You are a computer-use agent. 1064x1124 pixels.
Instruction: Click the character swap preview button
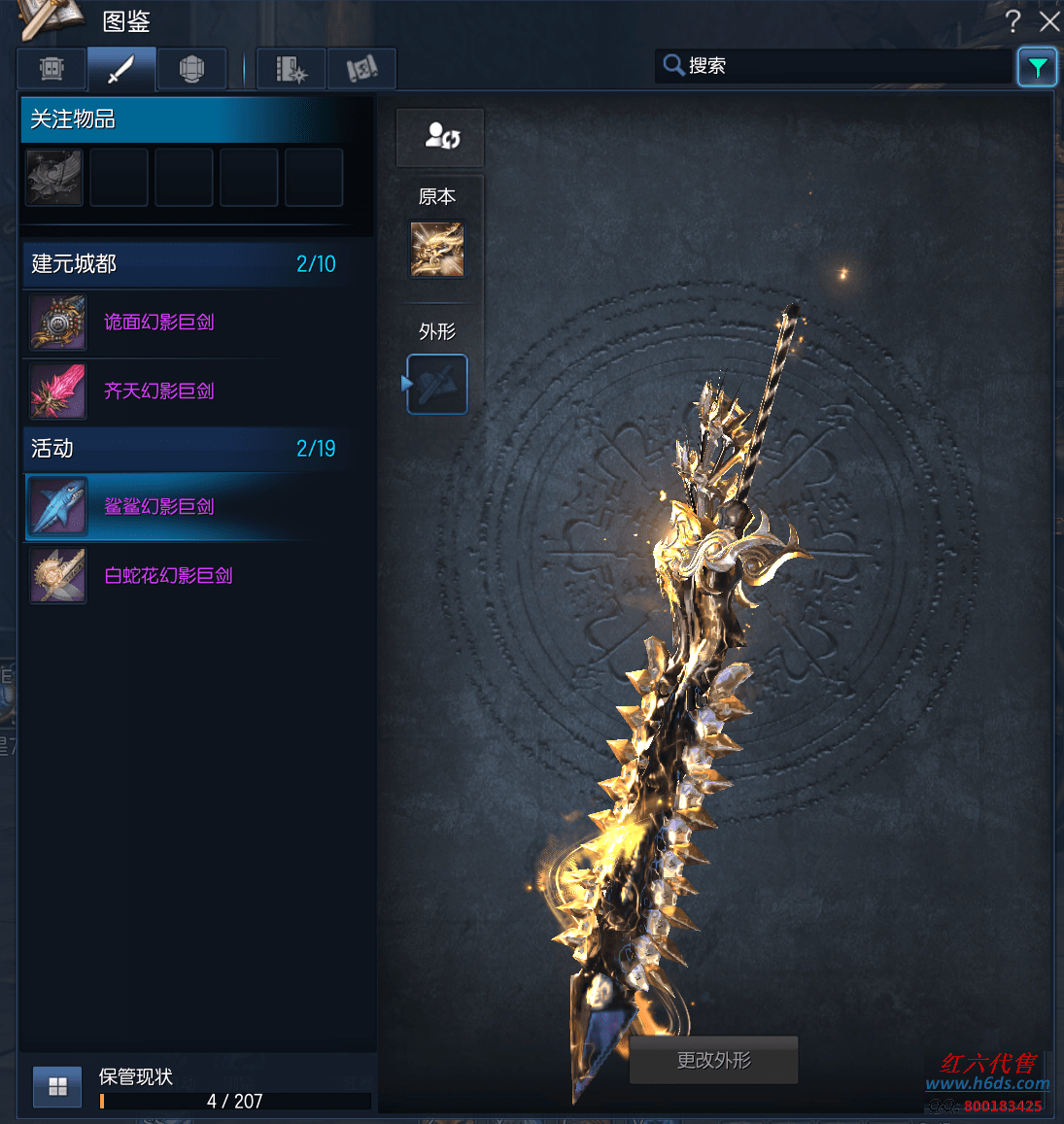coord(440,137)
